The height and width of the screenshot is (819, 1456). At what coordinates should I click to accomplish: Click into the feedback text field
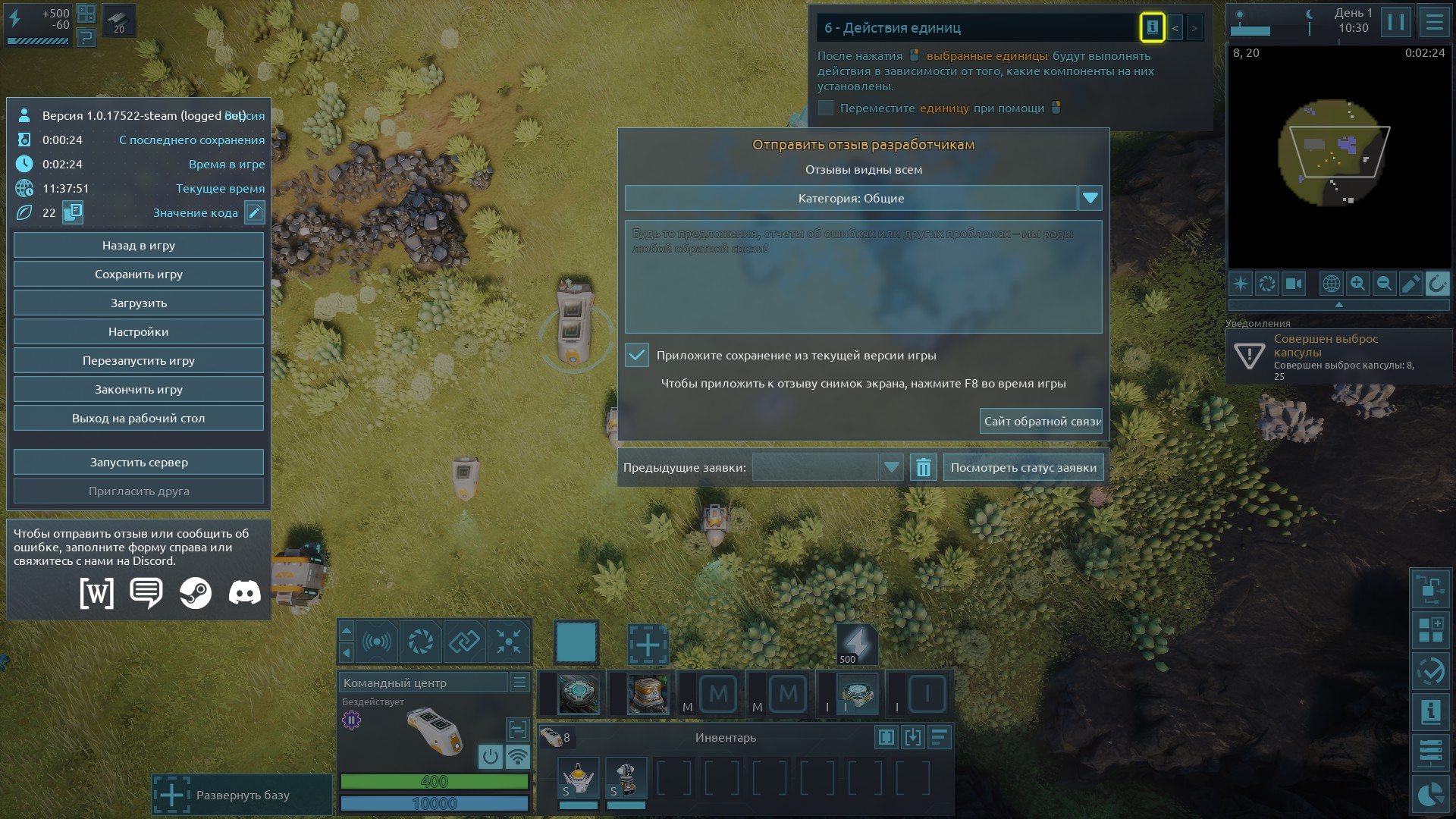[863, 277]
